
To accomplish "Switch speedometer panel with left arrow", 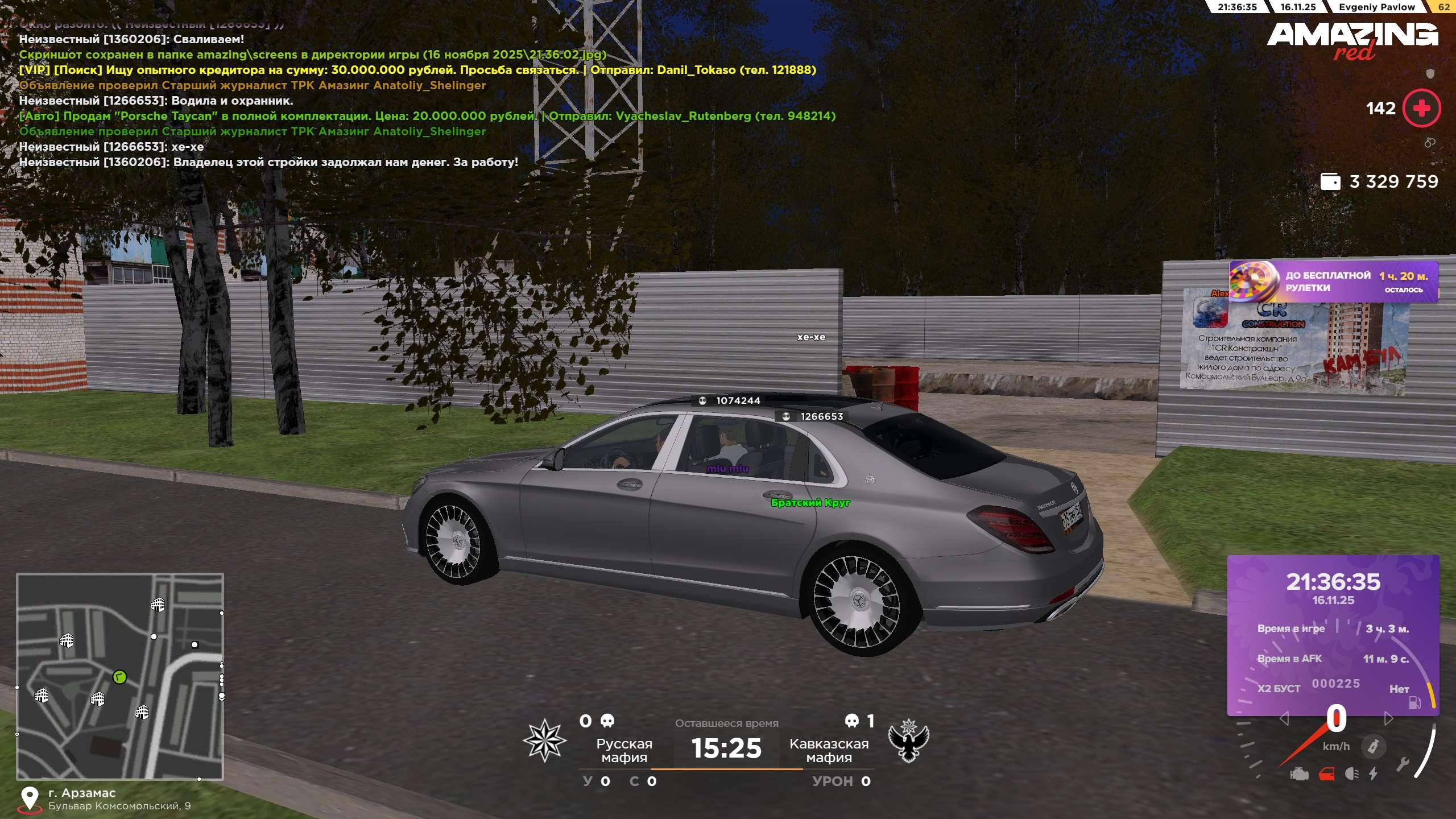I will (x=1284, y=719).
